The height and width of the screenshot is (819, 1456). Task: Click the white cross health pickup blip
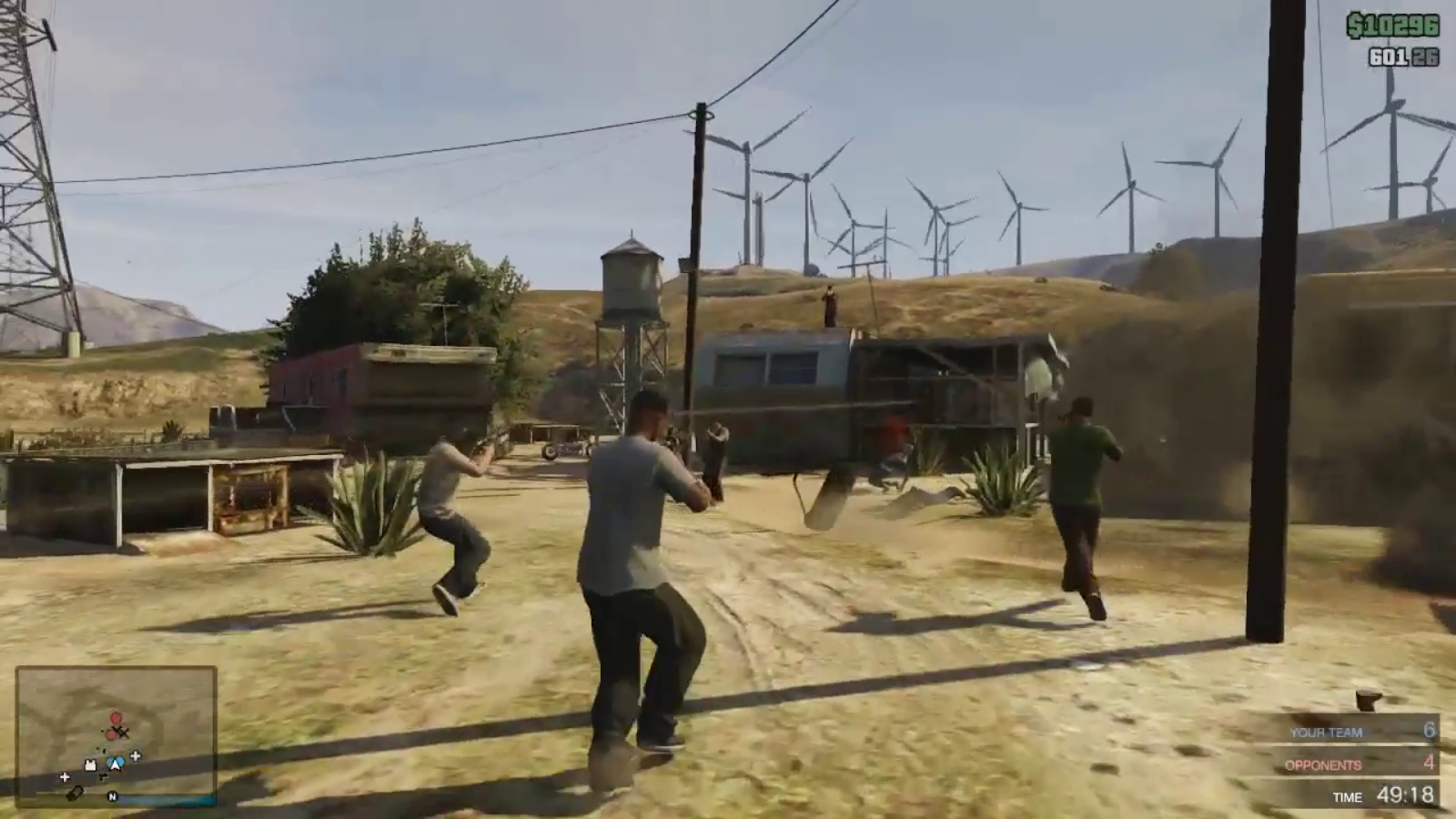pos(135,755)
